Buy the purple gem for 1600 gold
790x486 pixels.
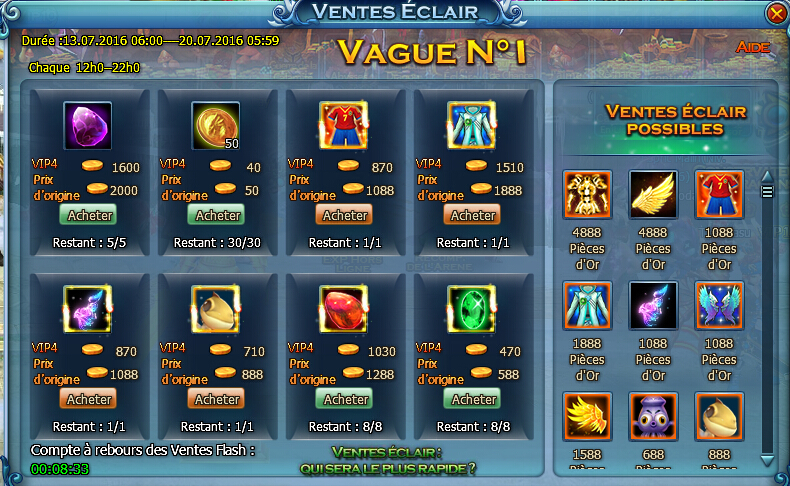90,215
